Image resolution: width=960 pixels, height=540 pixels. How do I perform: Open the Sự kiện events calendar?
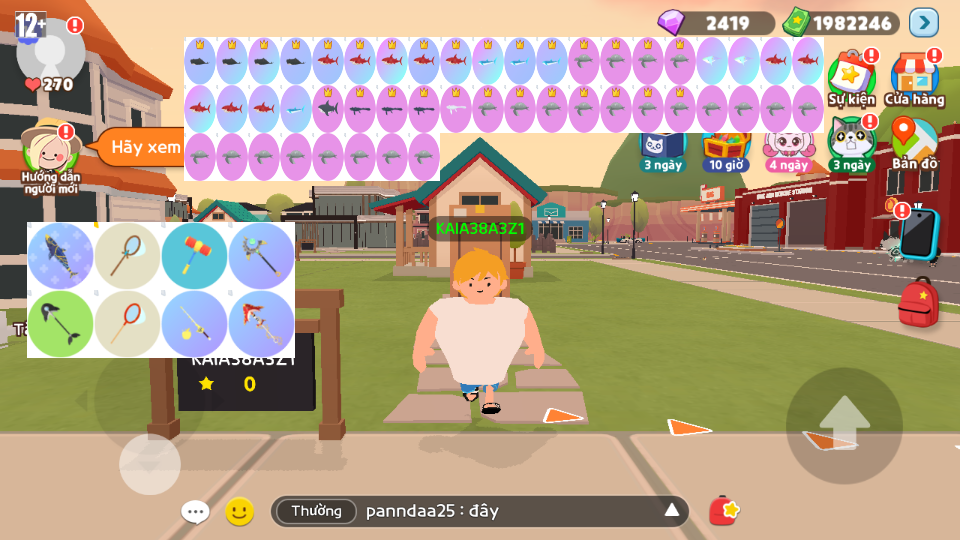pyautogui.click(x=851, y=76)
